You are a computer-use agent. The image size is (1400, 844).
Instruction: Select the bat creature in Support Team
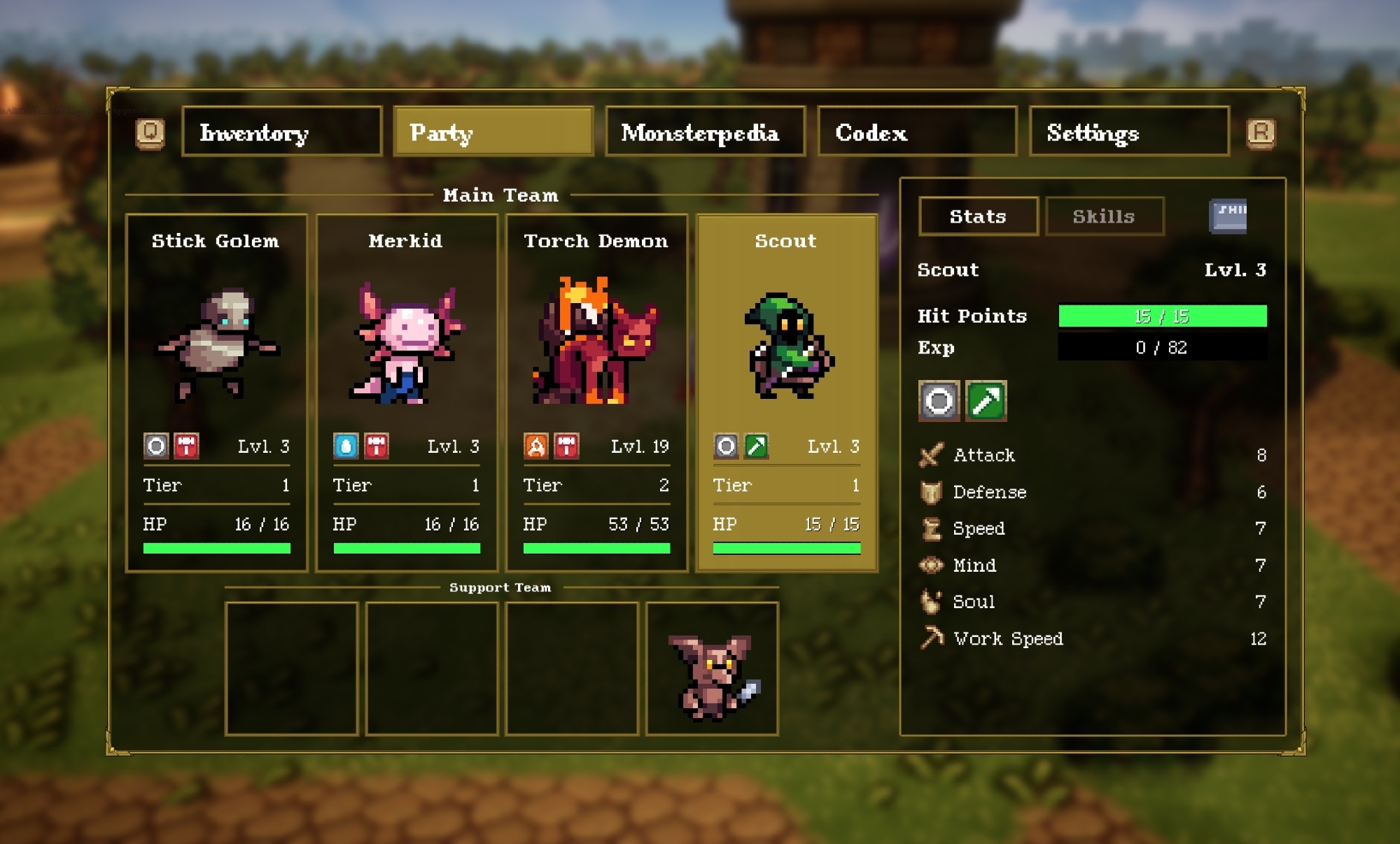click(x=712, y=670)
